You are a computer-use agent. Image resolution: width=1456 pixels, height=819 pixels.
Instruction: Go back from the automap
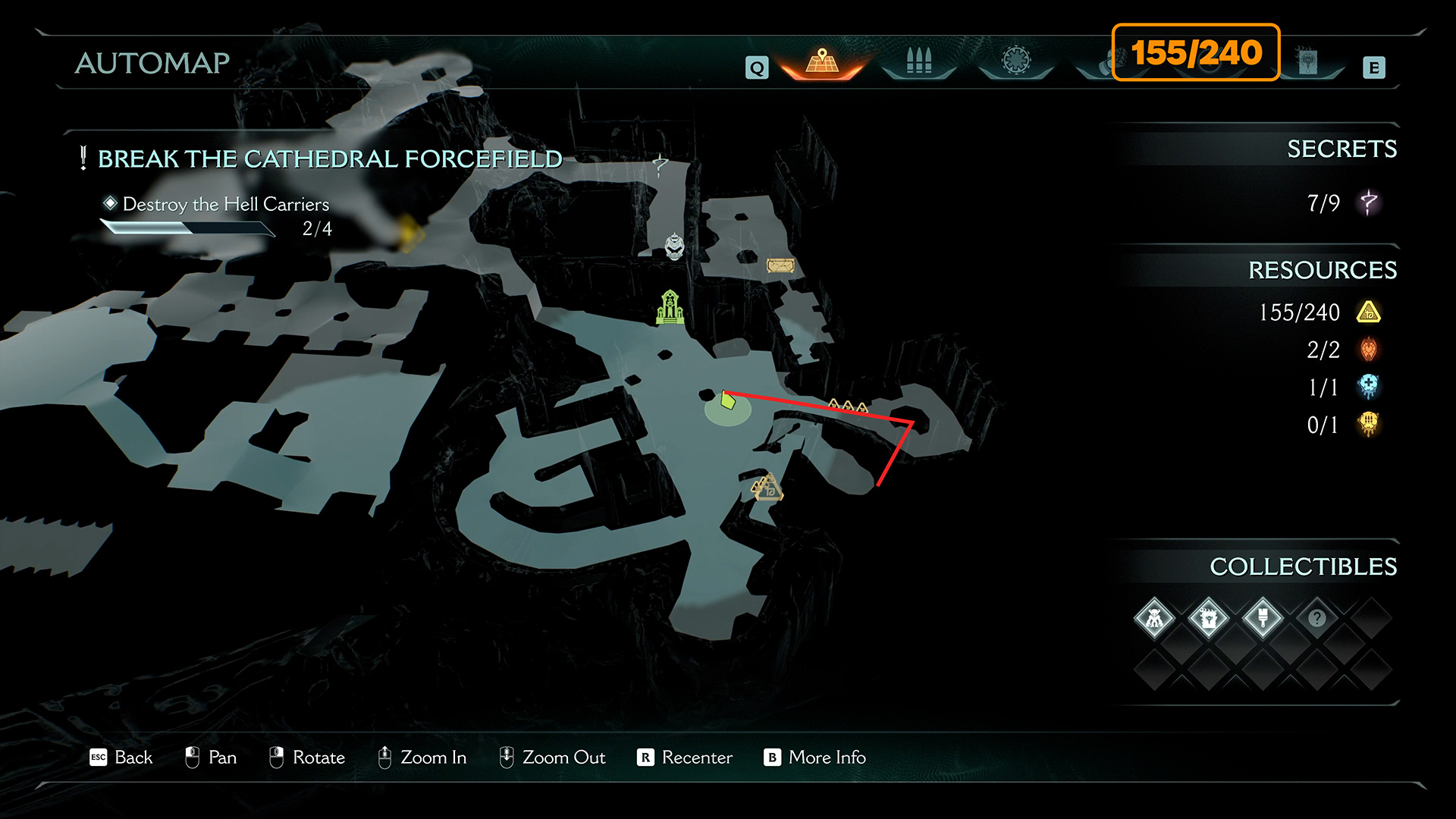coord(121,758)
